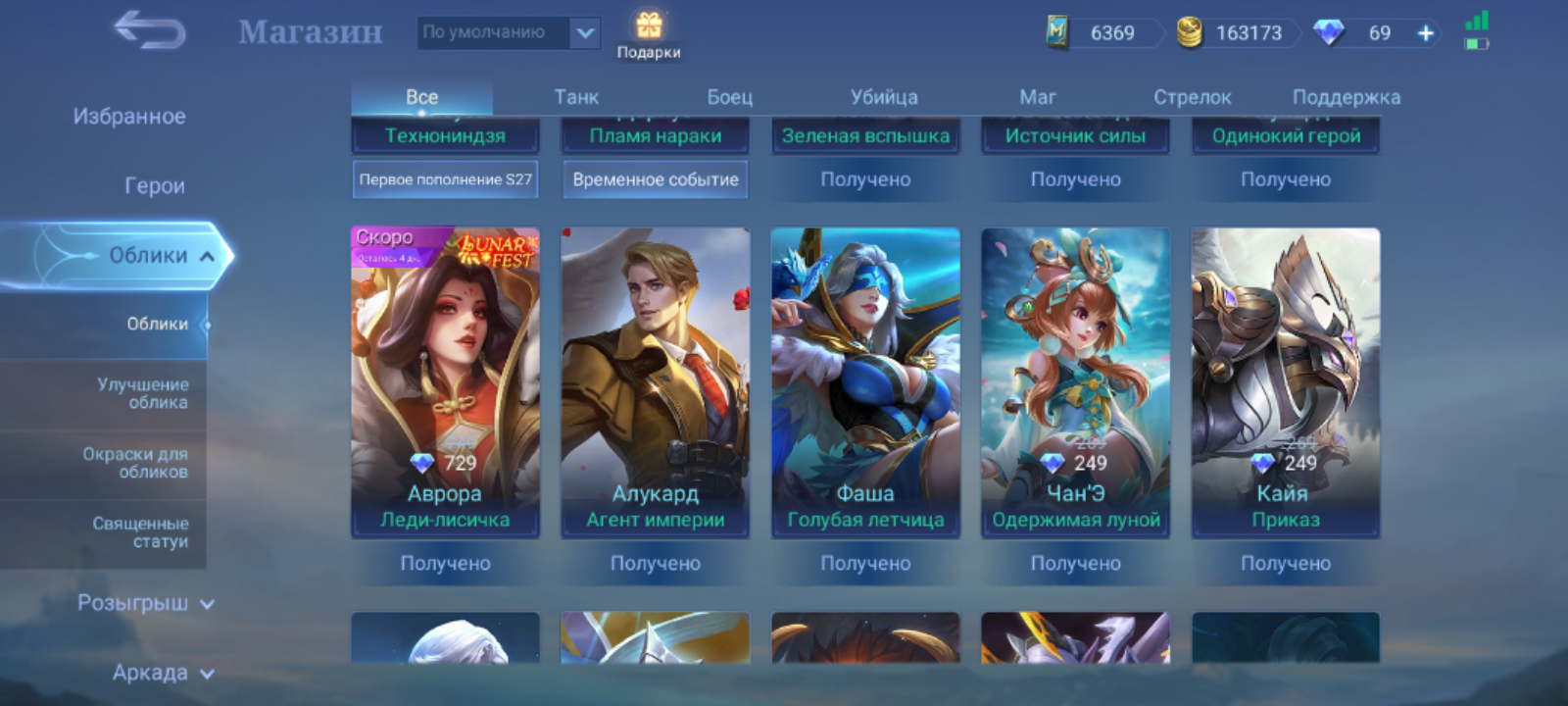This screenshot has width=1568, height=706.
Task: Open the Подарки gift icon
Action: click(649, 34)
